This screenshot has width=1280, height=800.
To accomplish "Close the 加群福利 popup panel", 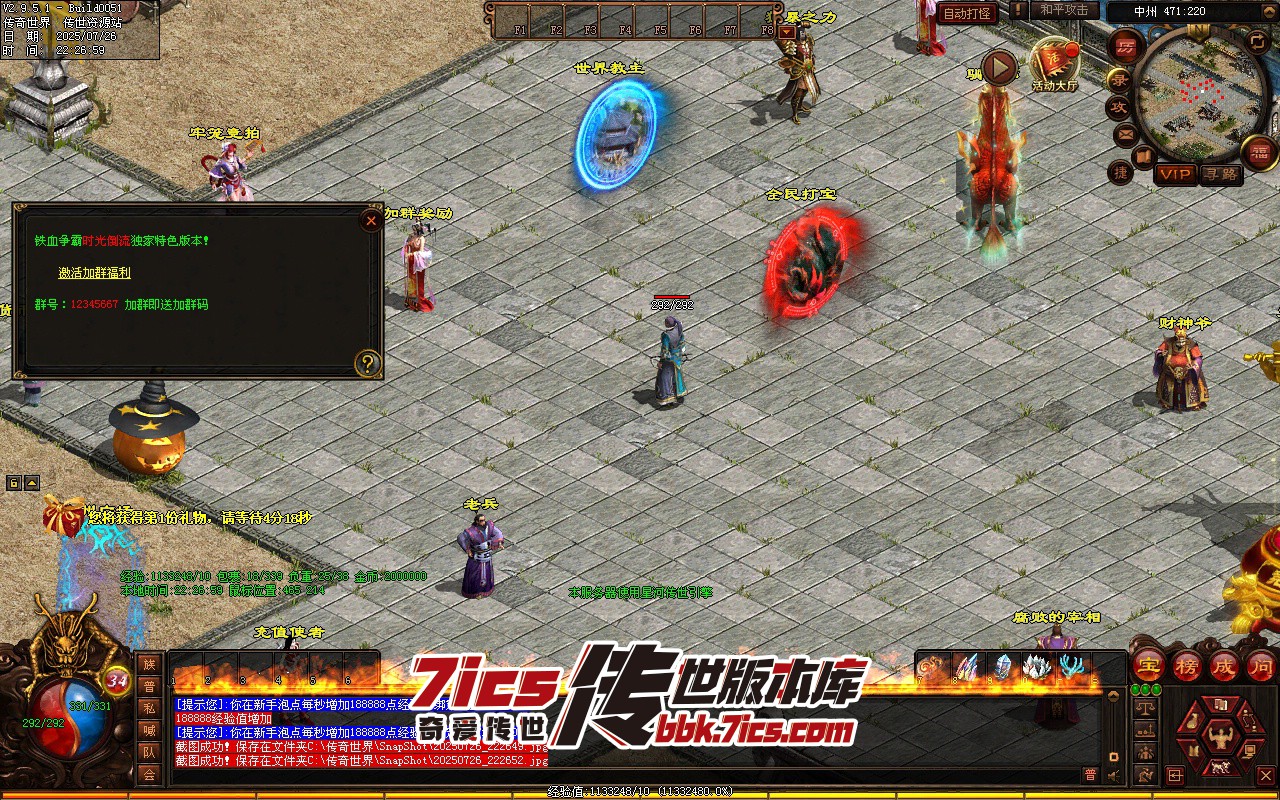I will (371, 220).
